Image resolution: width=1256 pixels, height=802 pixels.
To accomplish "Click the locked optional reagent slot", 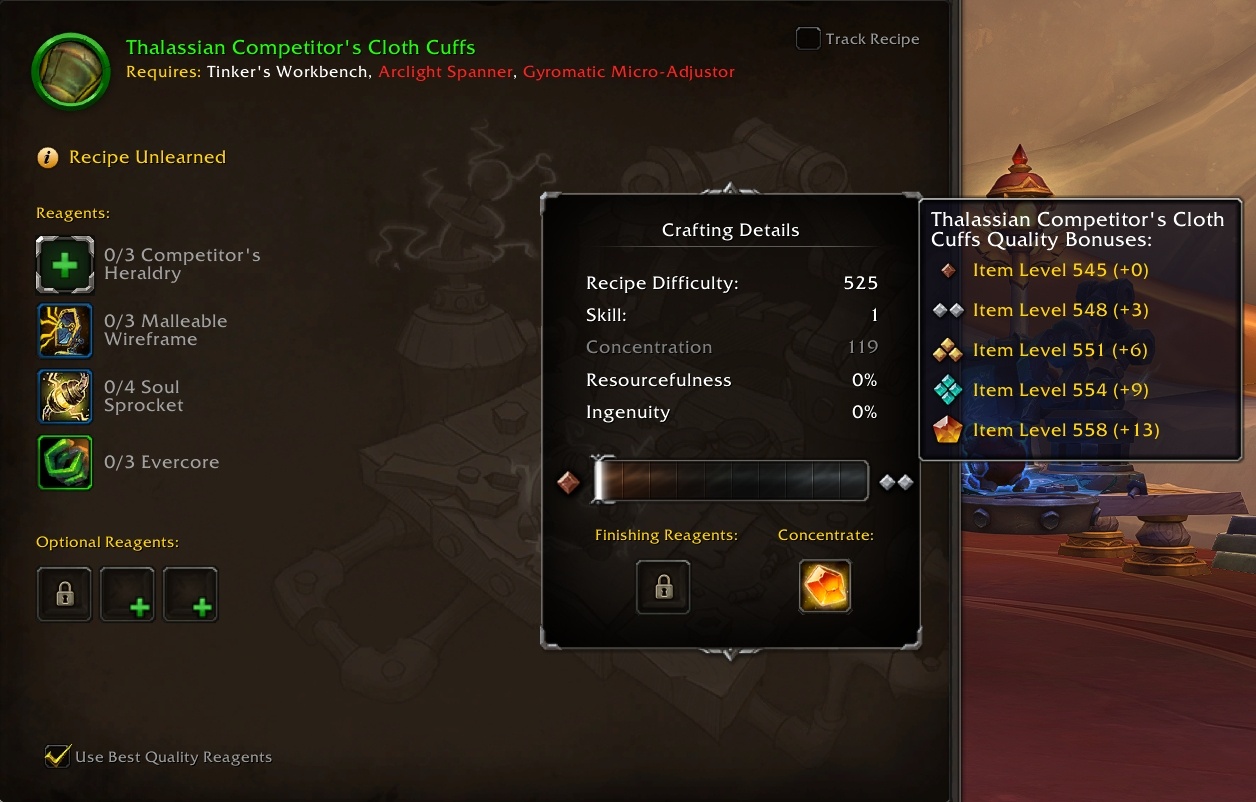I will pos(65,594).
